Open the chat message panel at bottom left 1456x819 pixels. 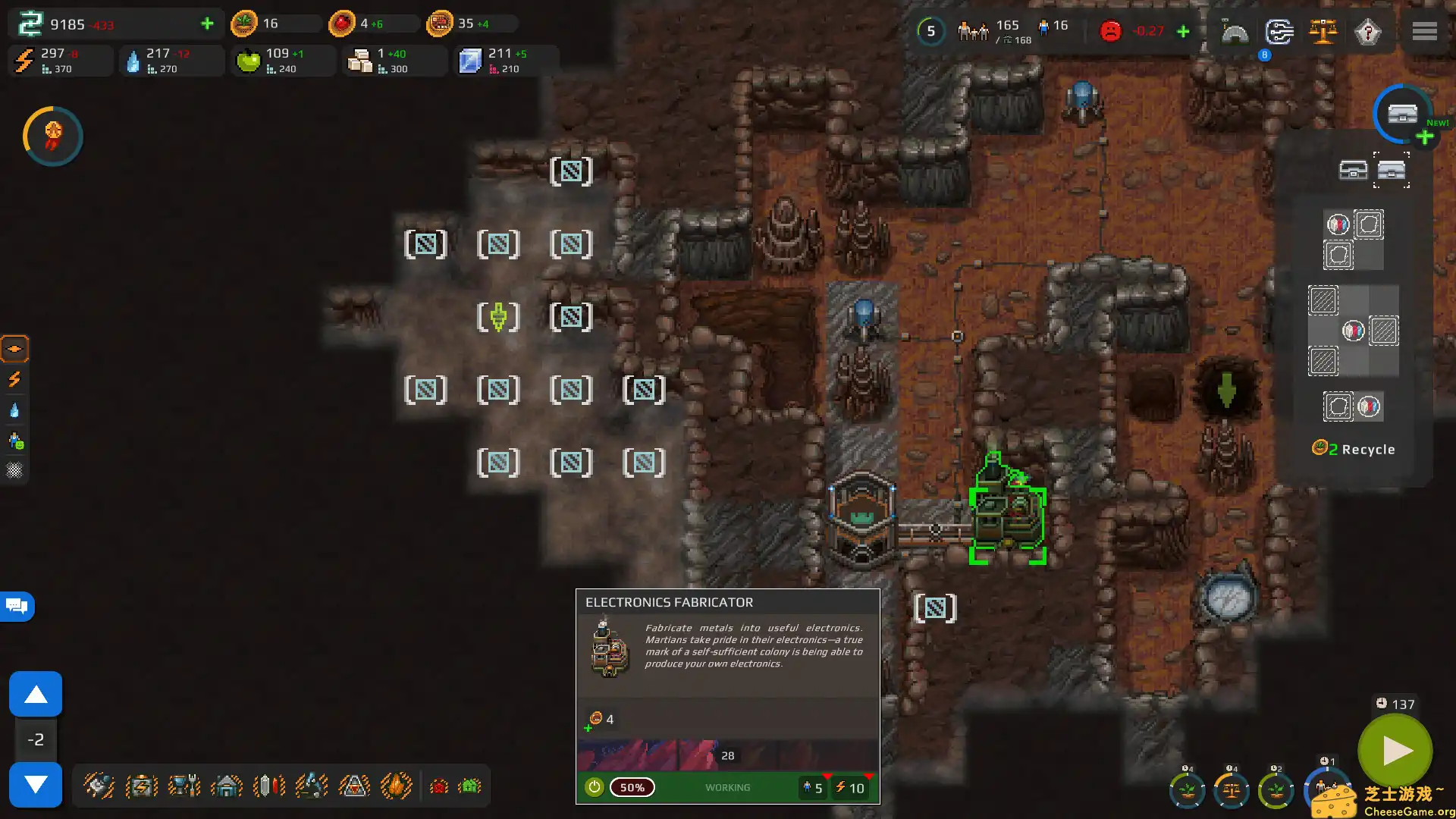15,606
